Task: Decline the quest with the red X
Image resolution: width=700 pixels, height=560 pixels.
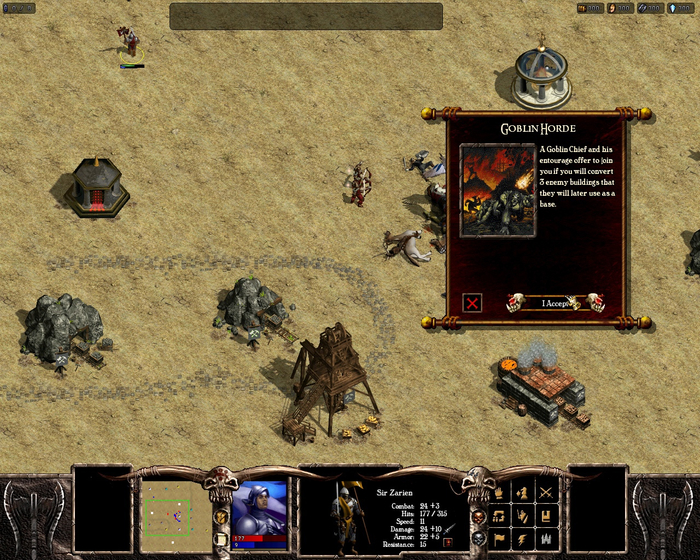Action: click(x=473, y=302)
